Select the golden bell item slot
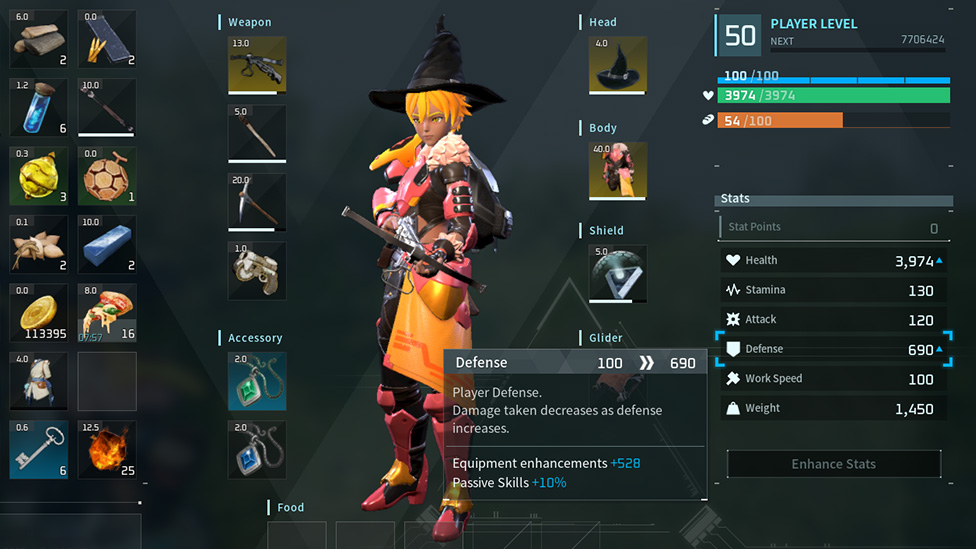 pyautogui.click(x=39, y=176)
